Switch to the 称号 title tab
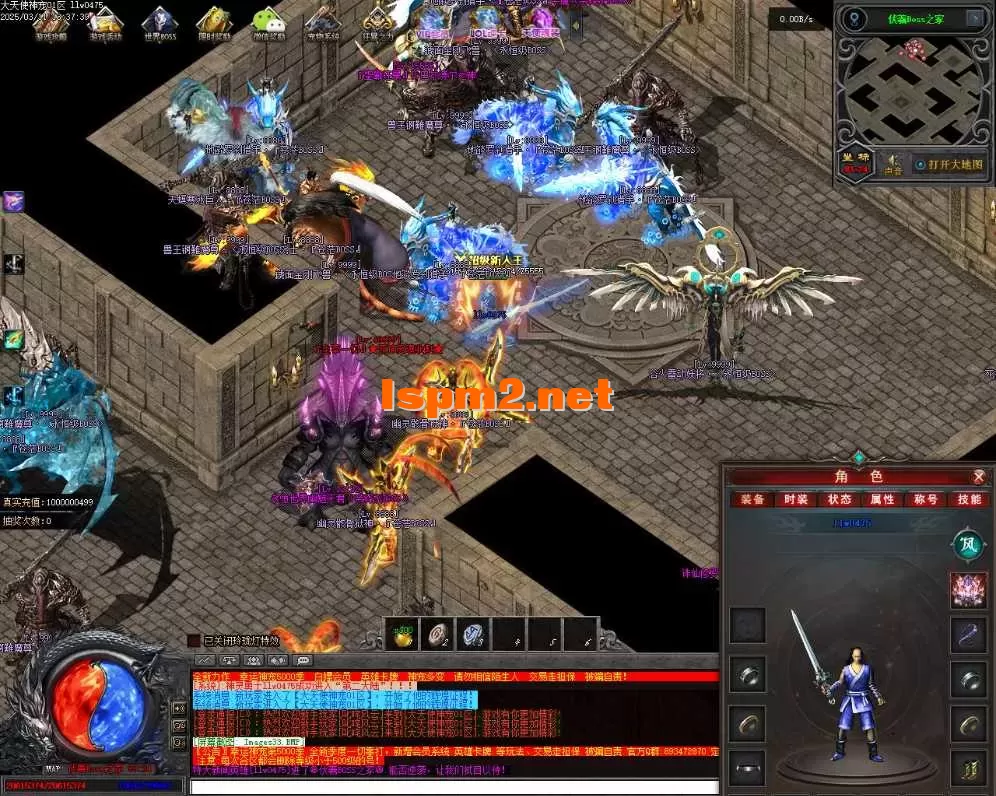 [925, 499]
